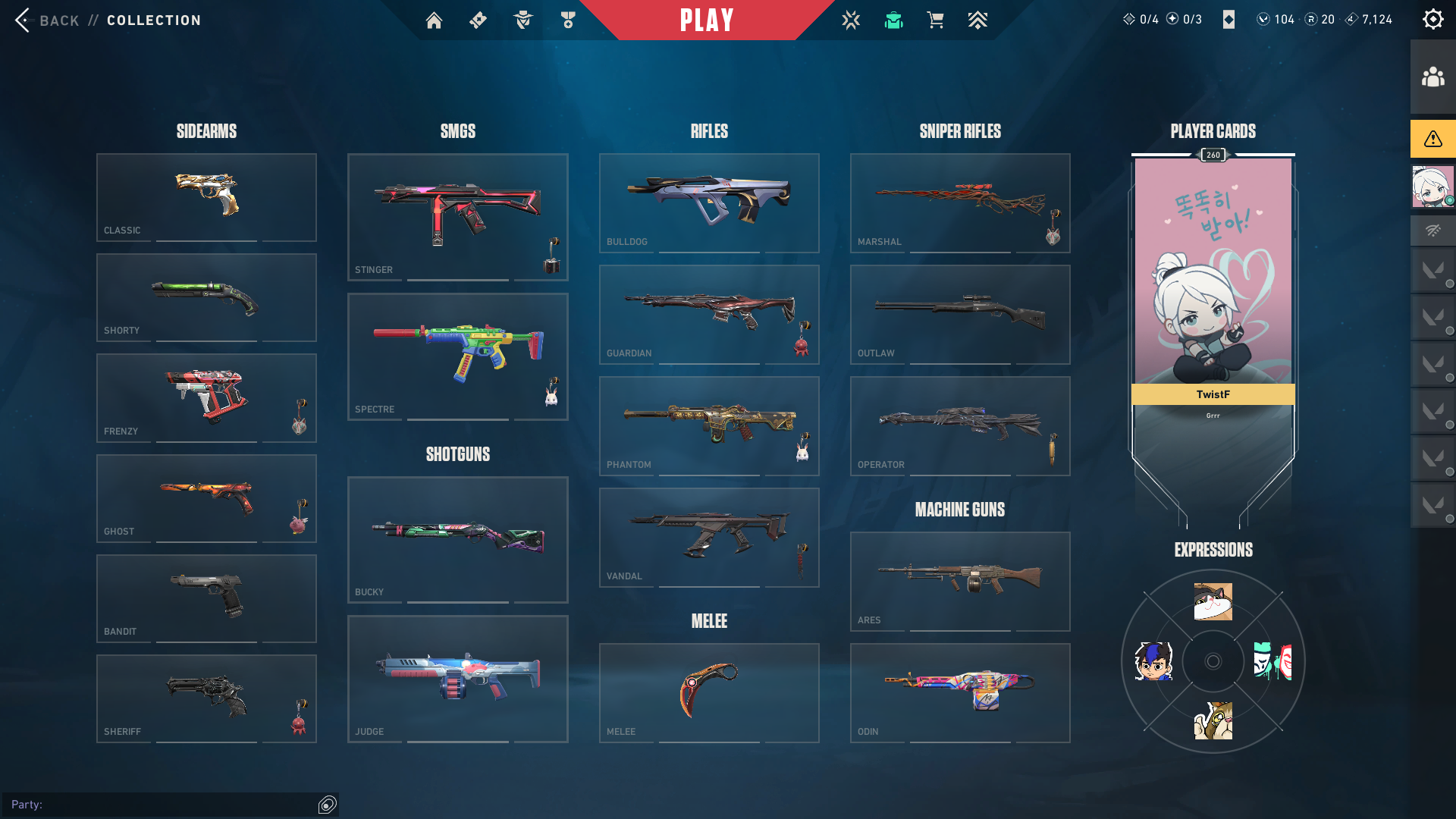Image resolution: width=1456 pixels, height=819 pixels.
Task: Open the settings gear
Action: [x=1432, y=19]
